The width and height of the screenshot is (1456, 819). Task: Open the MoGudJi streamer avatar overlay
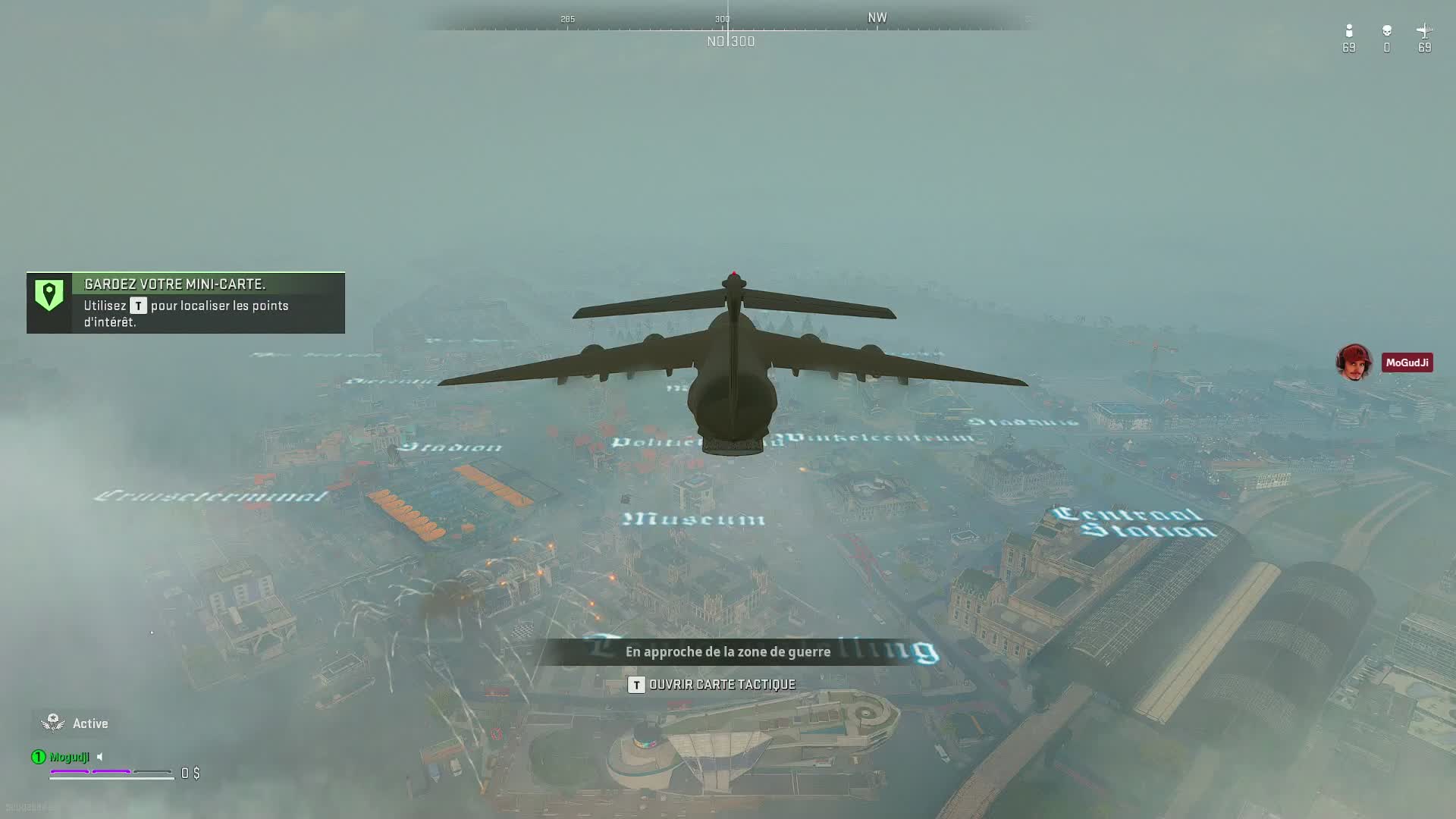1354,362
